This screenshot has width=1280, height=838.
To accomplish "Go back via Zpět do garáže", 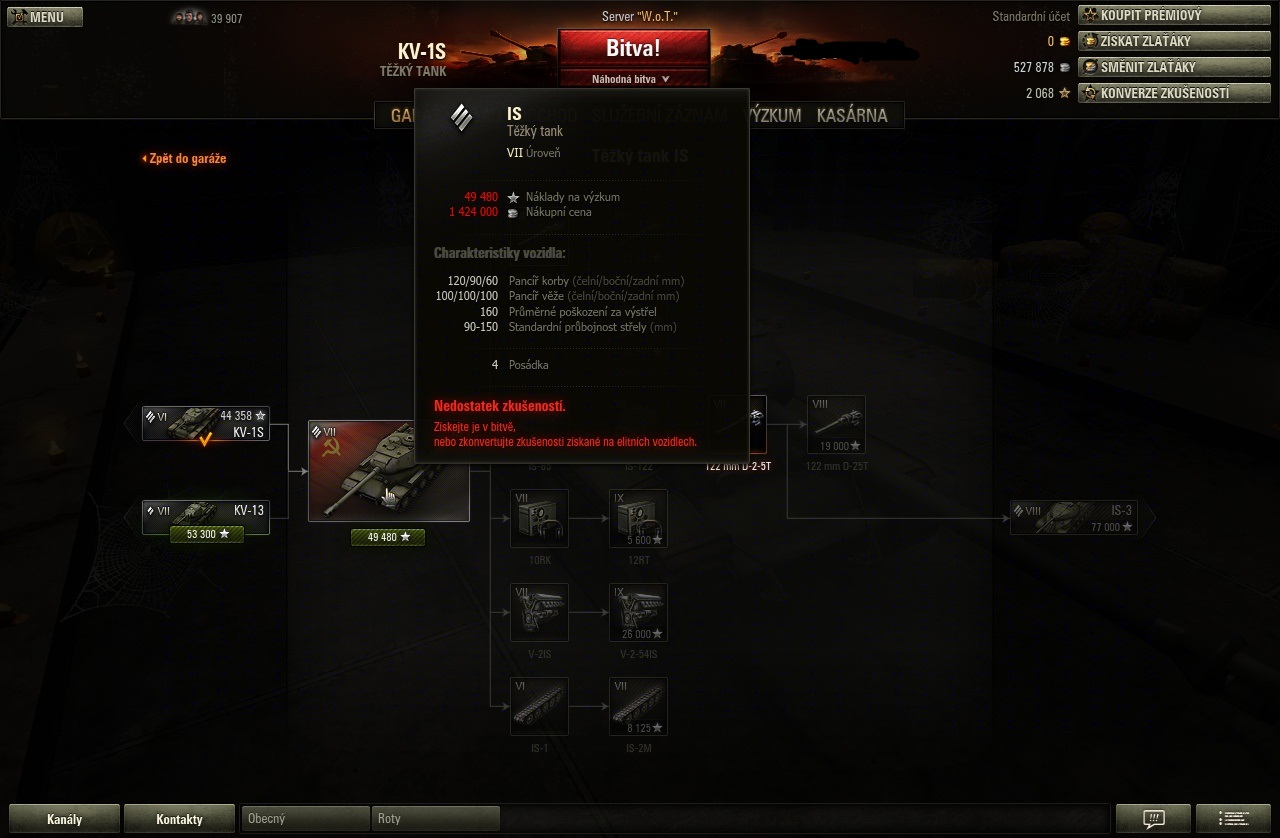I will (x=184, y=158).
